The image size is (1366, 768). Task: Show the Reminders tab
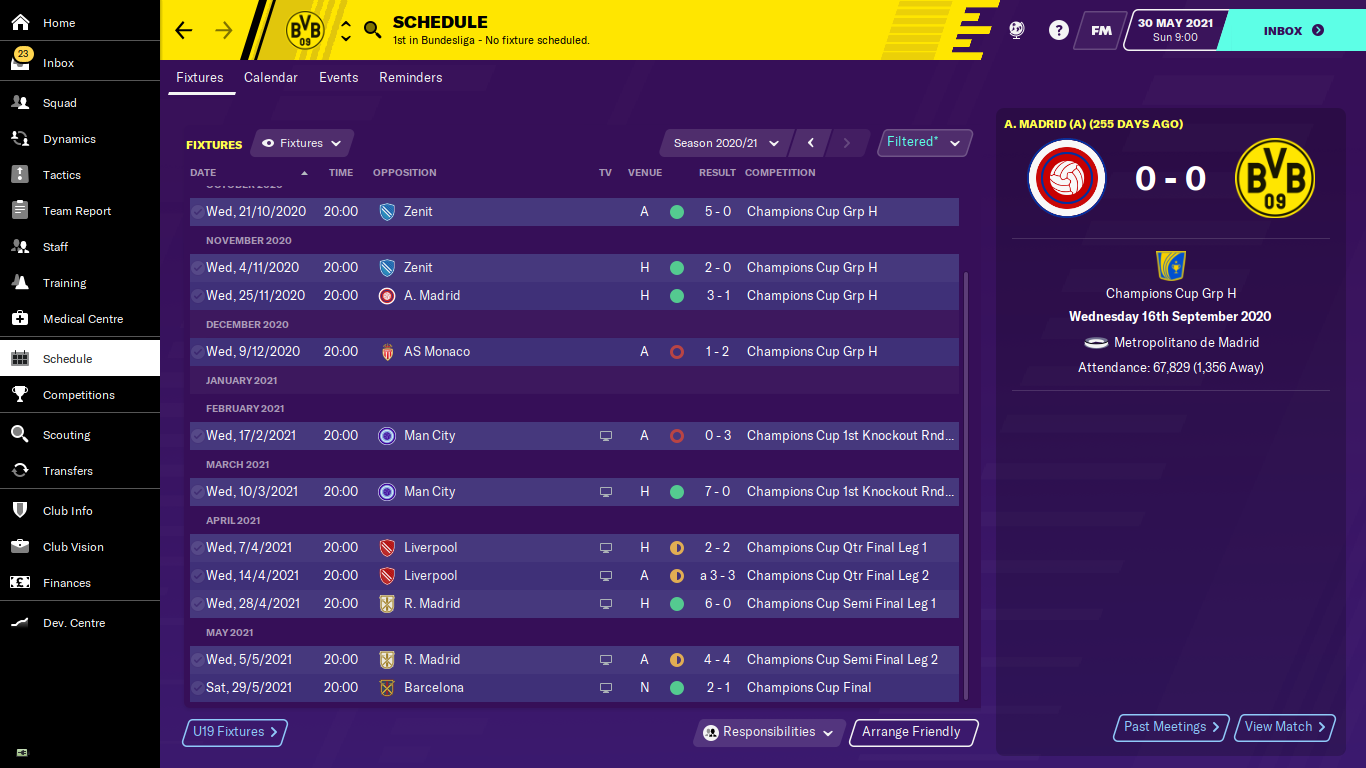(x=410, y=78)
